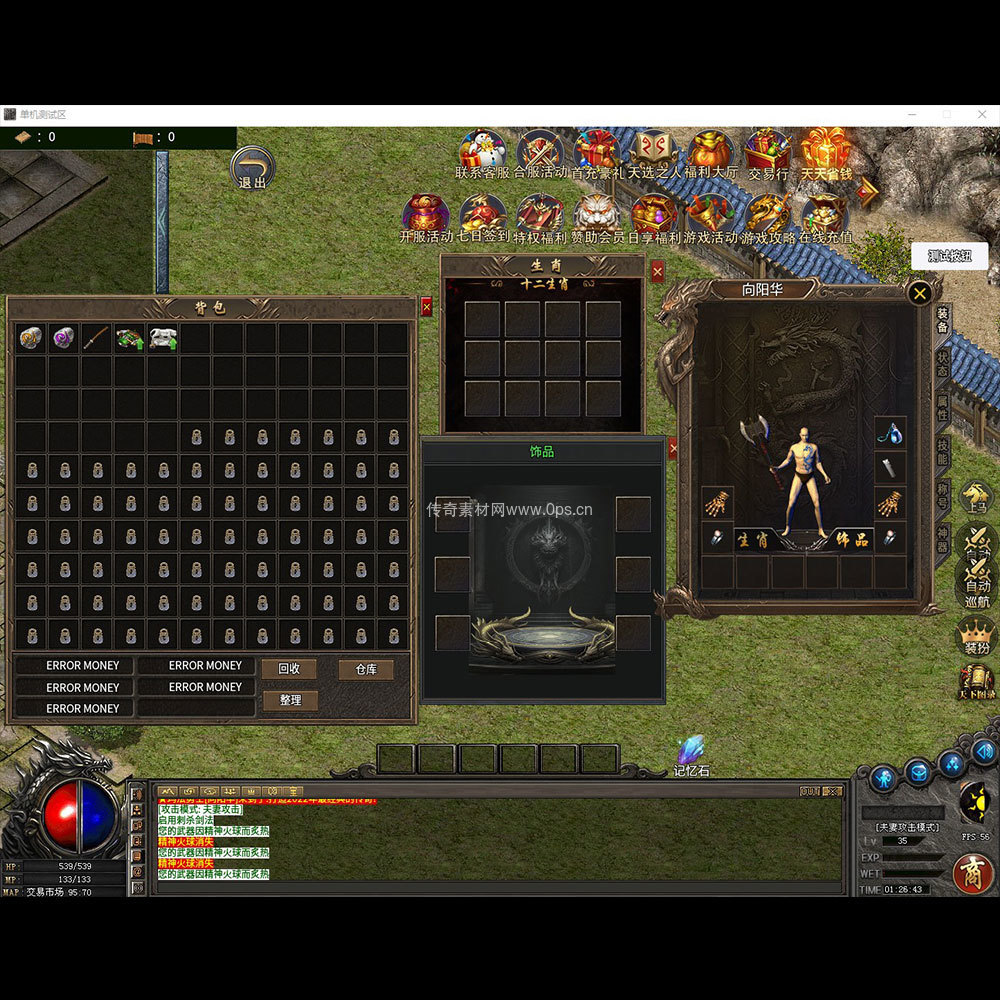Select the wooden staff in the backpack

pos(97,338)
